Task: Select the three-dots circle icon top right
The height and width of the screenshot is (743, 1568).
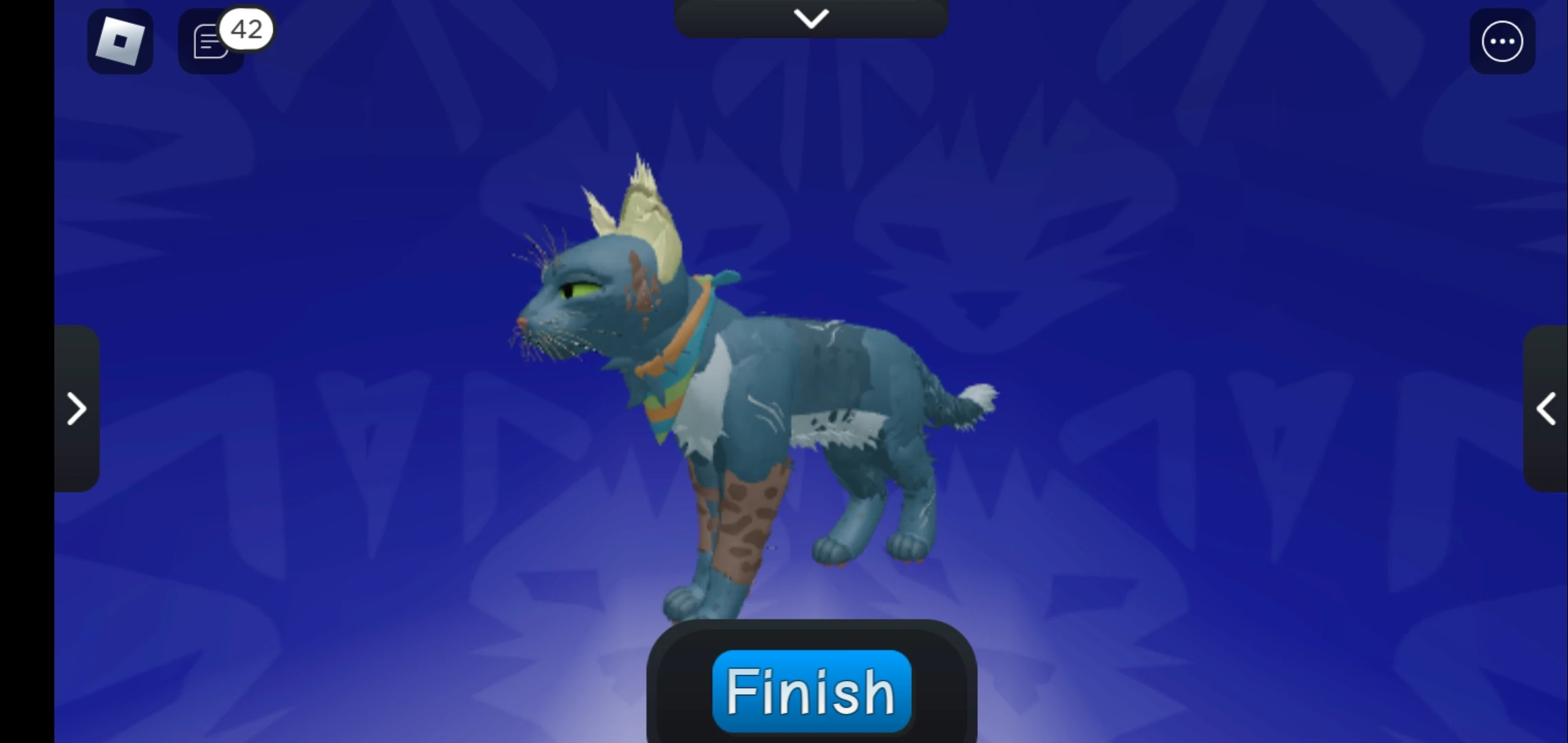Action: coord(1502,41)
